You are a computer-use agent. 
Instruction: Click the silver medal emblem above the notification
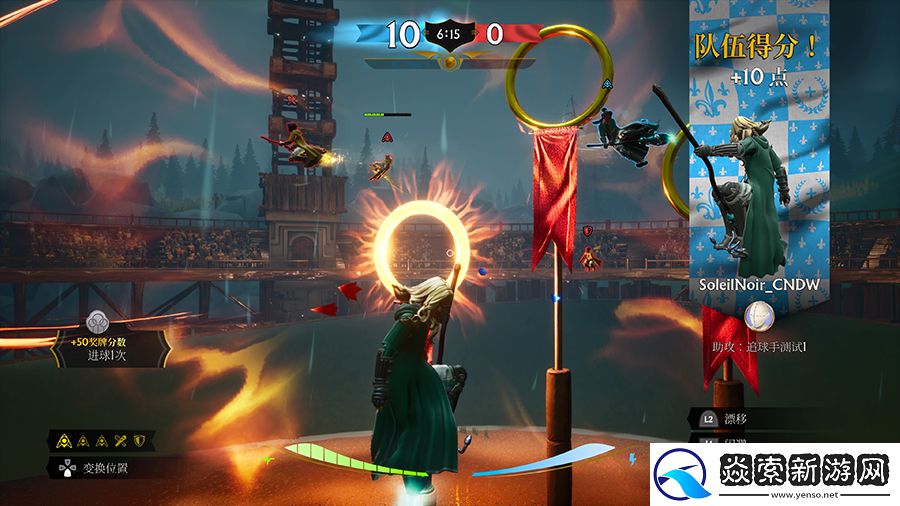click(98, 321)
